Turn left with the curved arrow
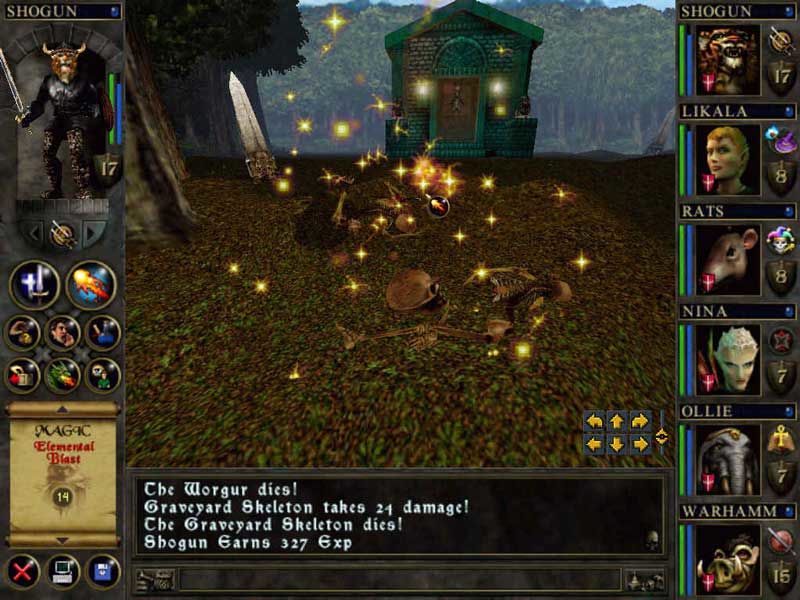This screenshot has width=800, height=600. [594, 420]
